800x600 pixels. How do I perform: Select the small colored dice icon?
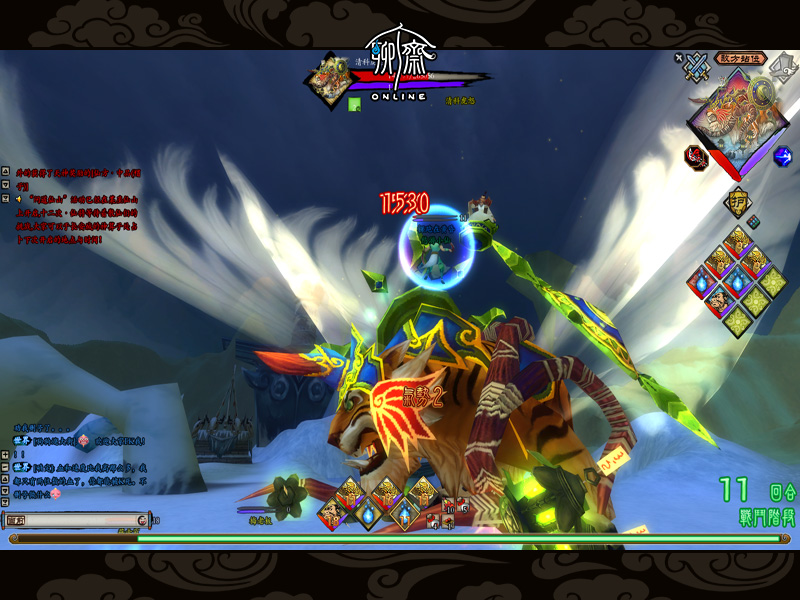coord(753,222)
